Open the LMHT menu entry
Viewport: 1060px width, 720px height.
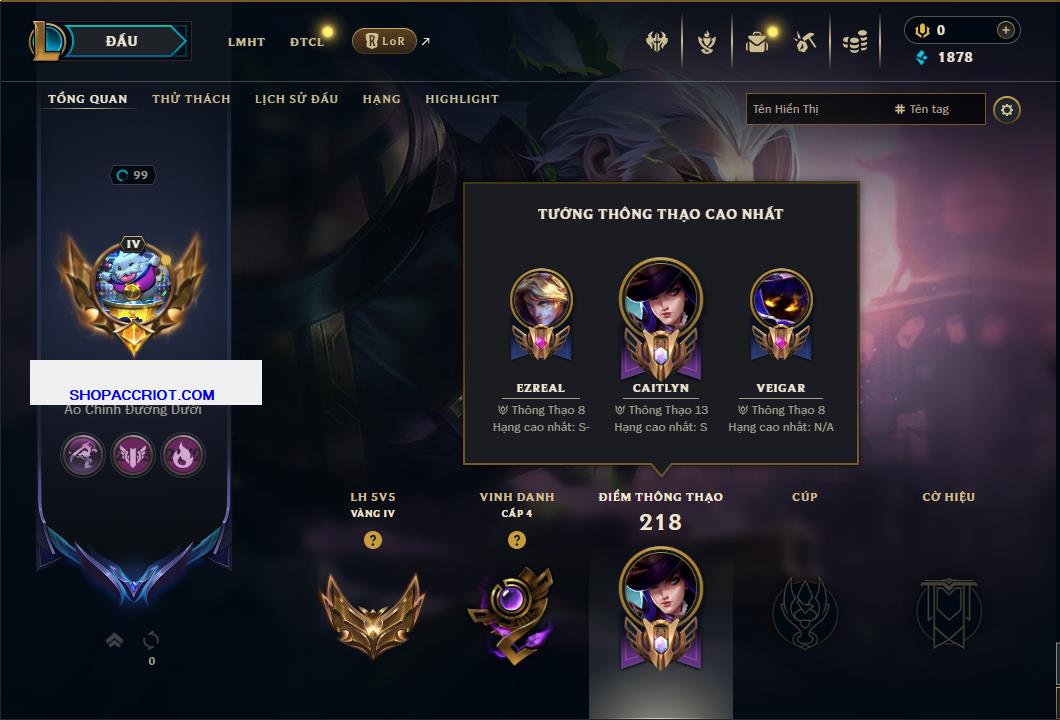pos(246,42)
